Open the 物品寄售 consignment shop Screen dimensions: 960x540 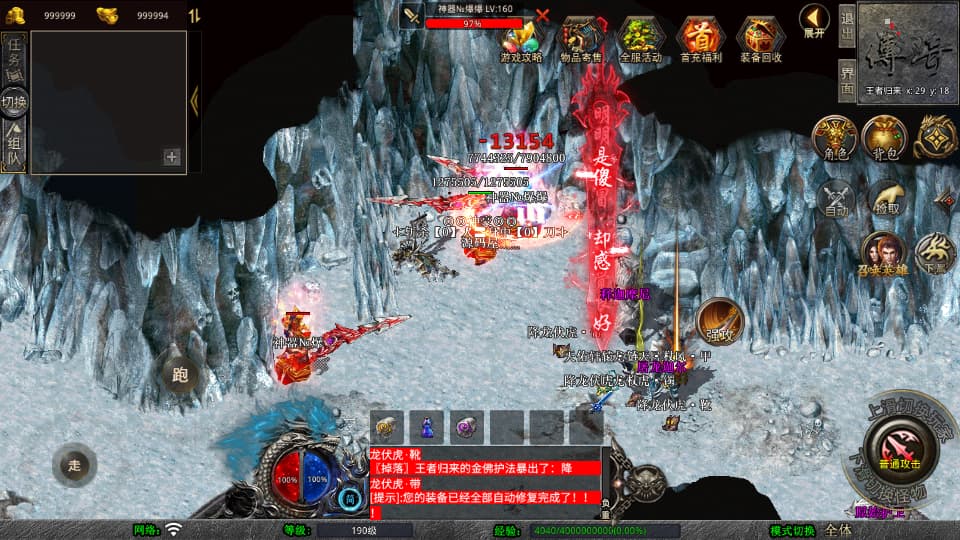click(x=581, y=38)
